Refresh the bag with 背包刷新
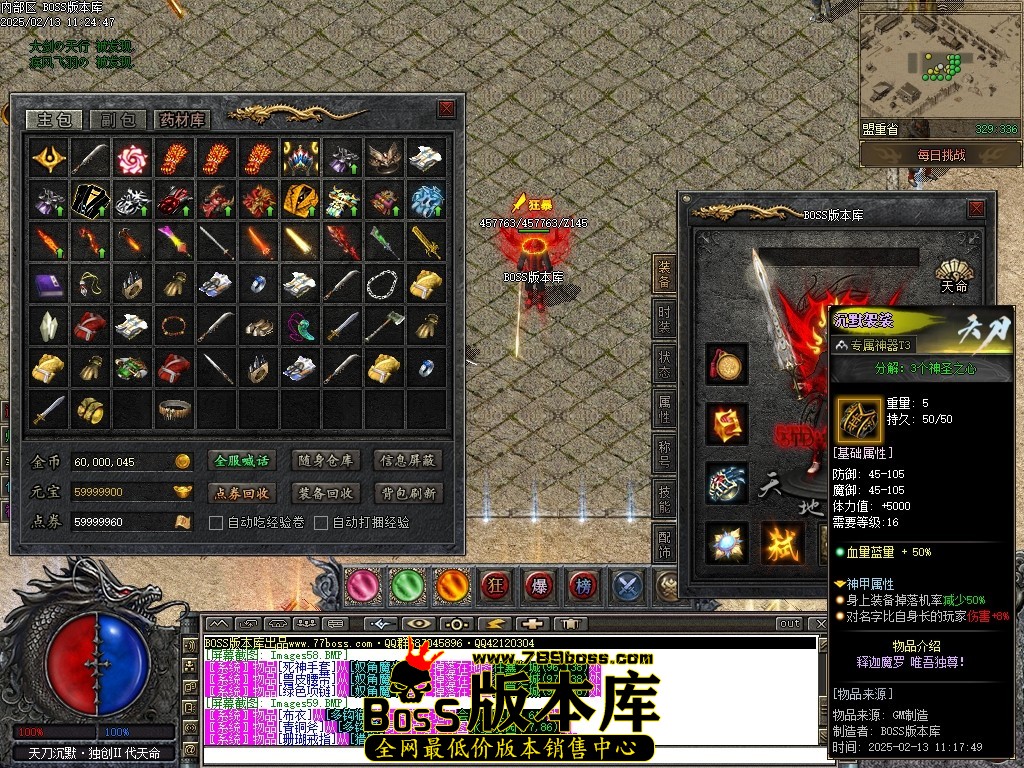 tap(407, 493)
